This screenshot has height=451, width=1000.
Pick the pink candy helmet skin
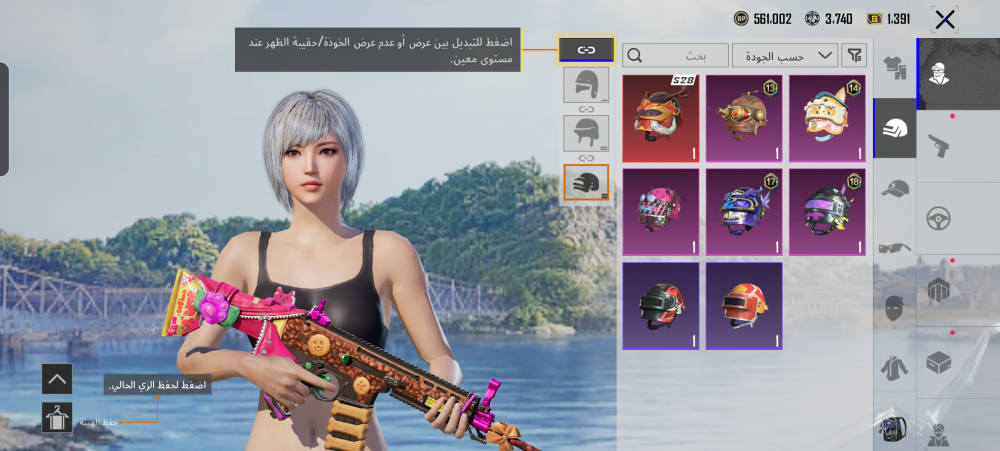click(x=659, y=211)
